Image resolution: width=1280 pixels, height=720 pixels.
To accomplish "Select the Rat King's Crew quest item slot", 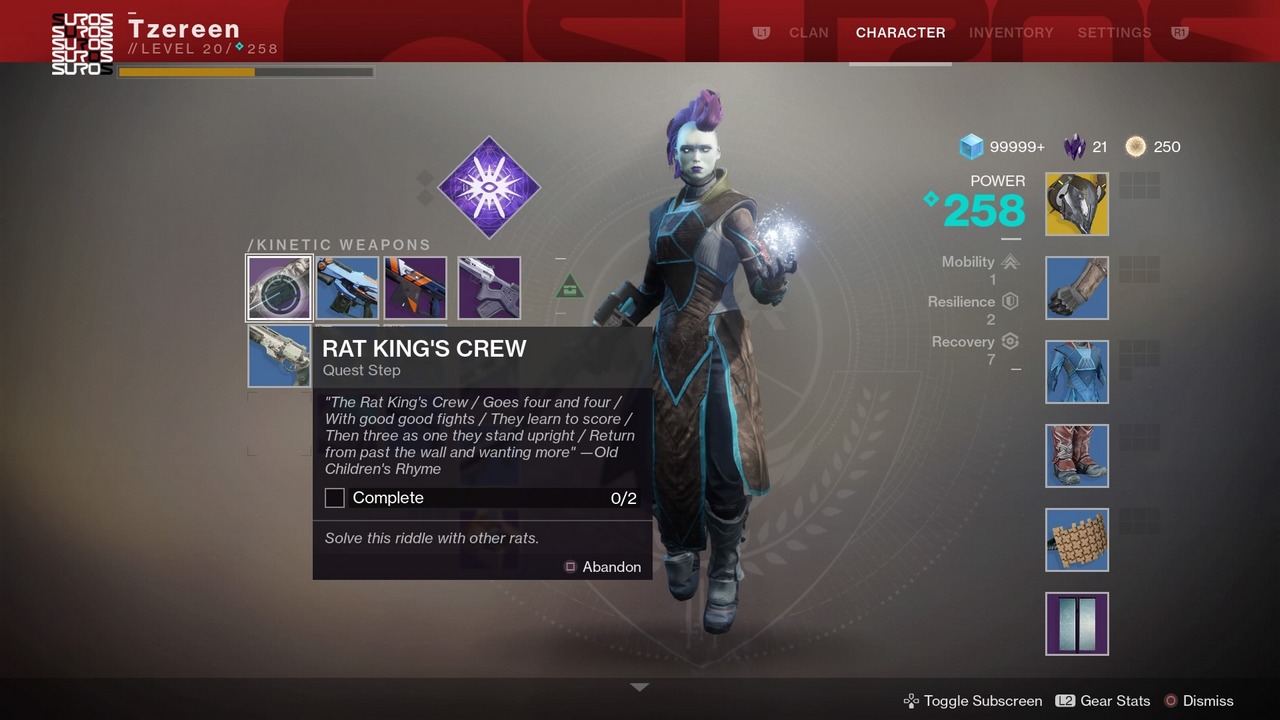I will 280,288.
